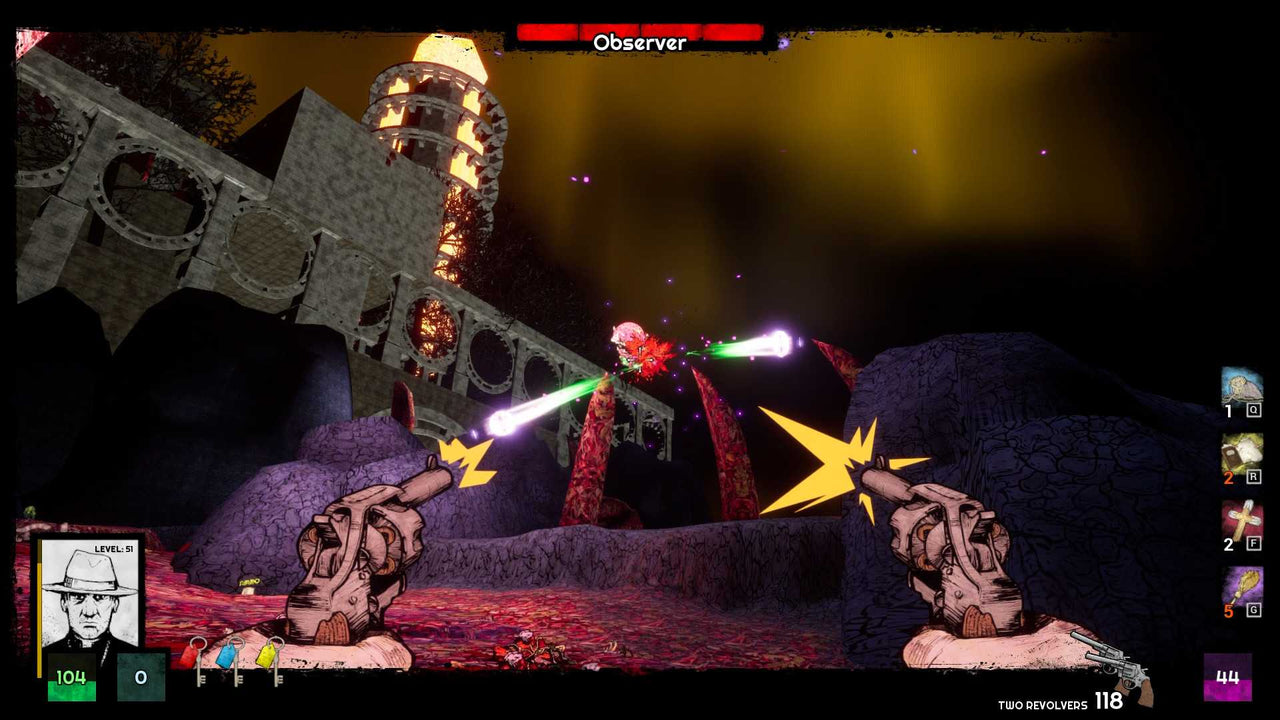1280x720 pixels.
Task: Use the healing item bound to R
Action: (x=1242, y=452)
